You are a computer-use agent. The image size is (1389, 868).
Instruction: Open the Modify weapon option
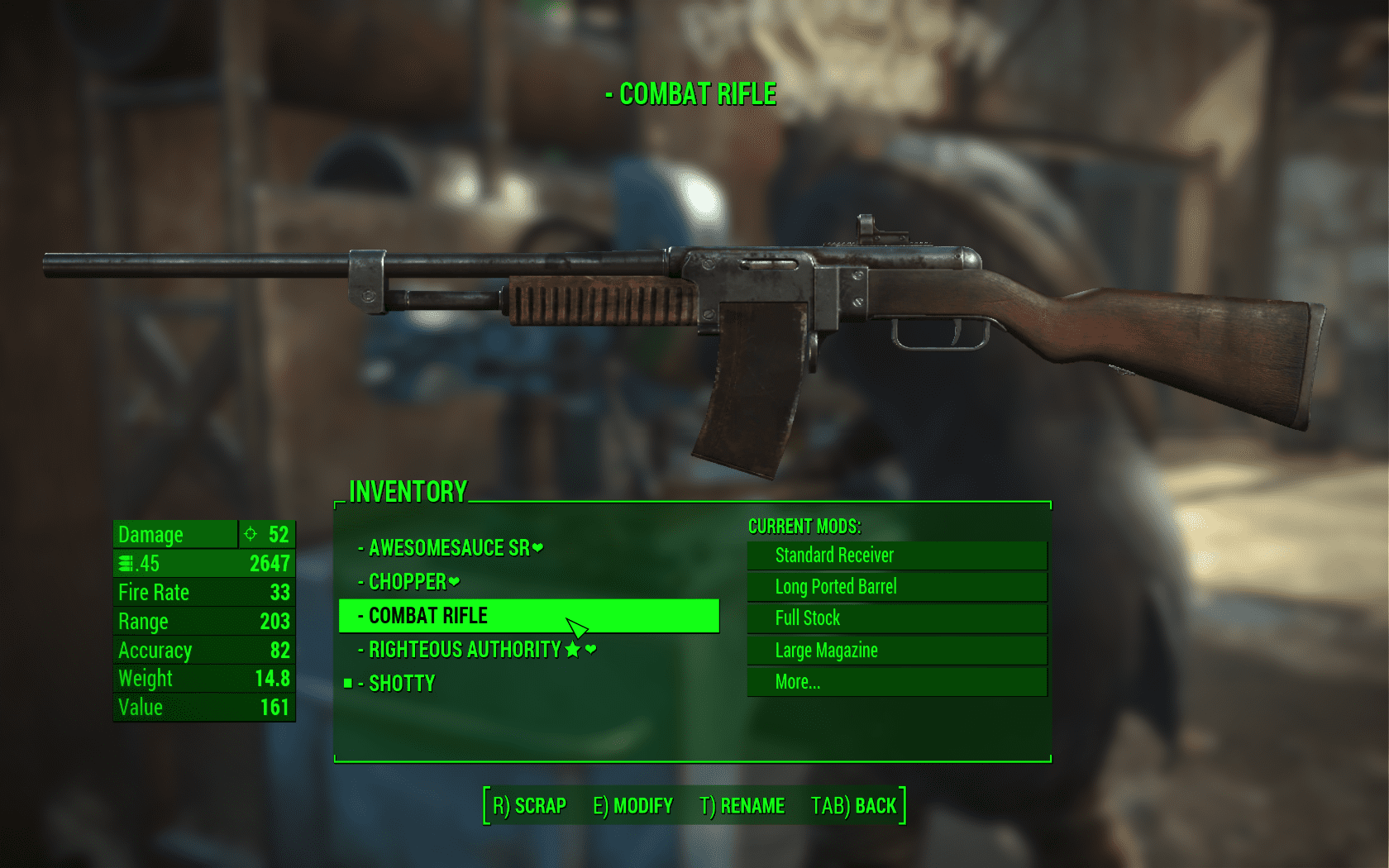[x=632, y=806]
